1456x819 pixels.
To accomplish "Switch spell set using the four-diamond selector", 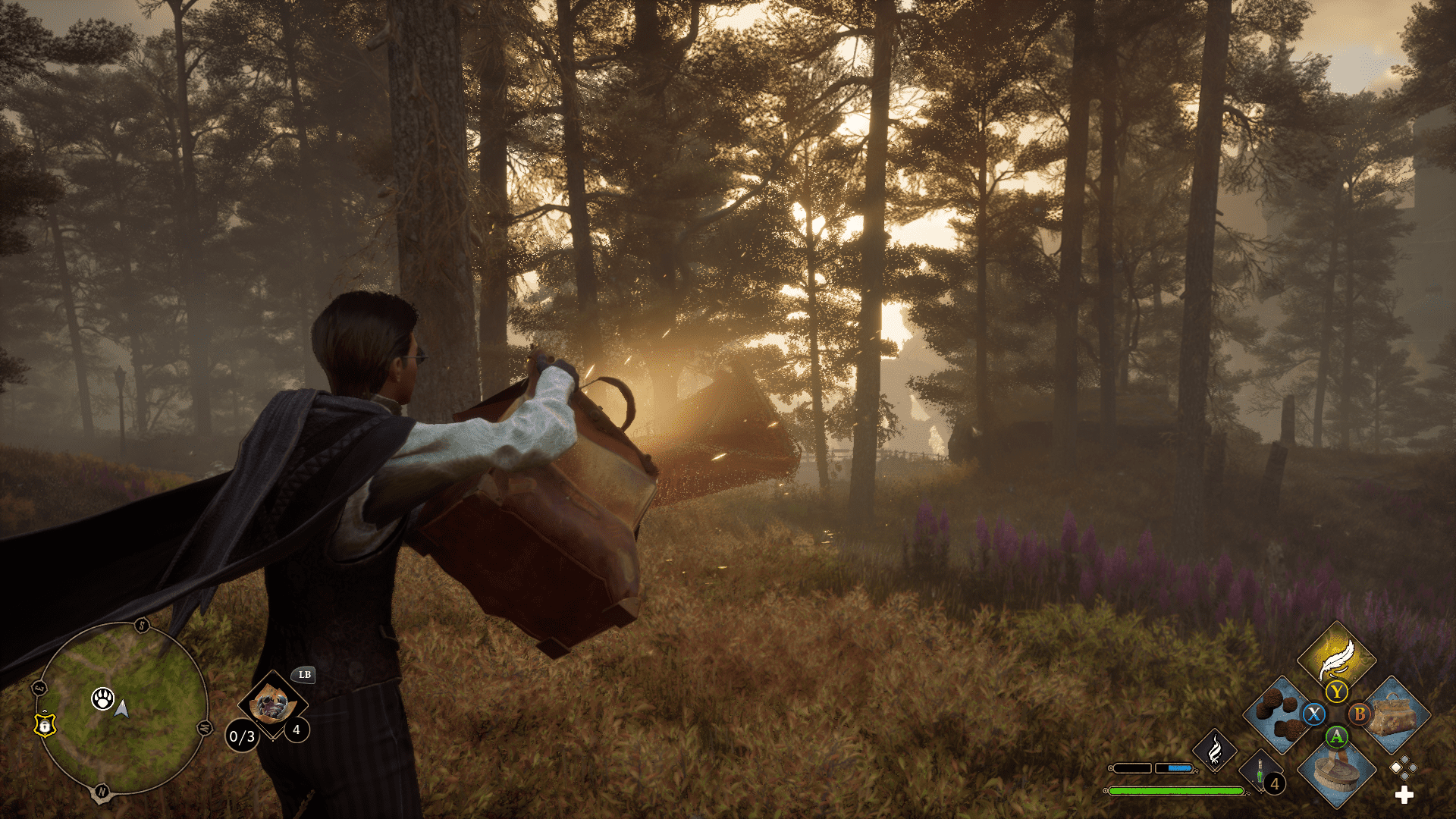I will pos(1403,767).
